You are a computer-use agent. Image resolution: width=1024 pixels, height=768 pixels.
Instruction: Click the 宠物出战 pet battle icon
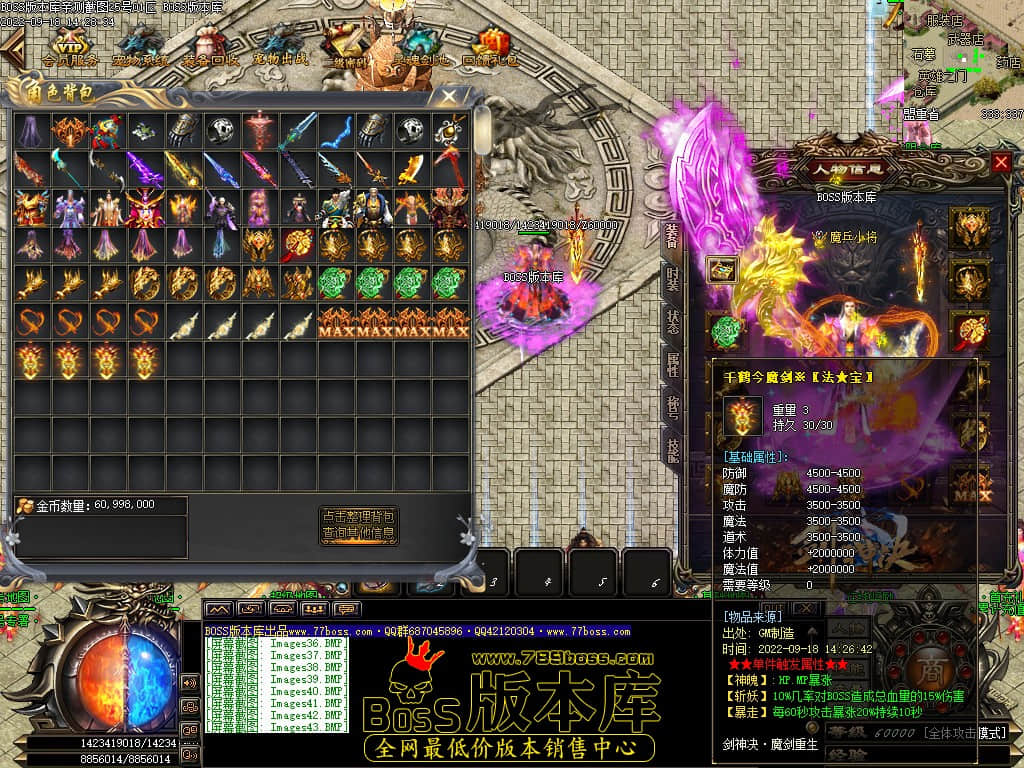[281, 47]
